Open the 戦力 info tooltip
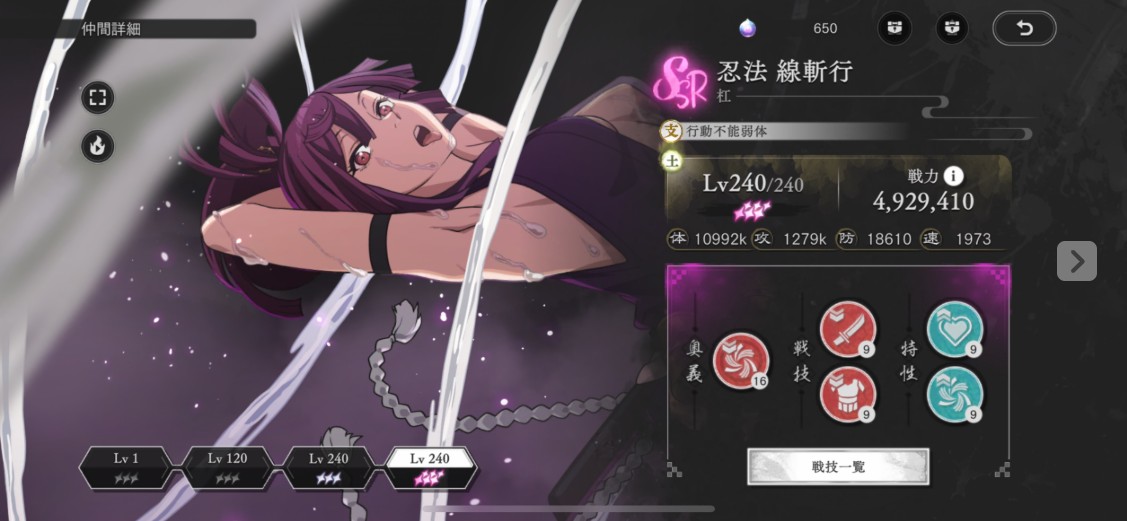Viewport: 1127px width, 521px height. click(x=954, y=176)
